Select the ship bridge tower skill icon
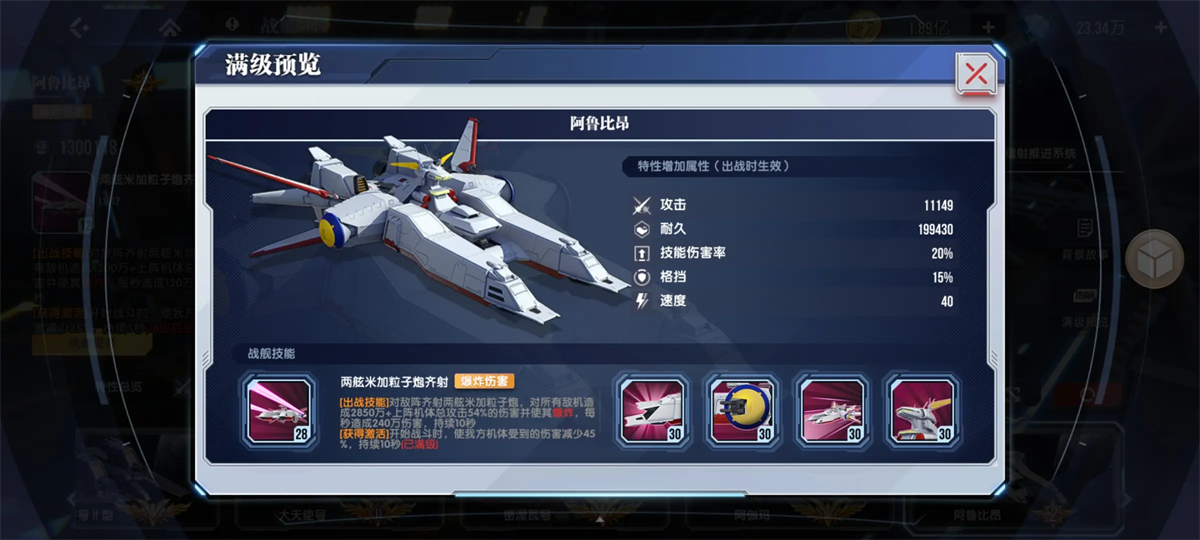 pos(923,410)
